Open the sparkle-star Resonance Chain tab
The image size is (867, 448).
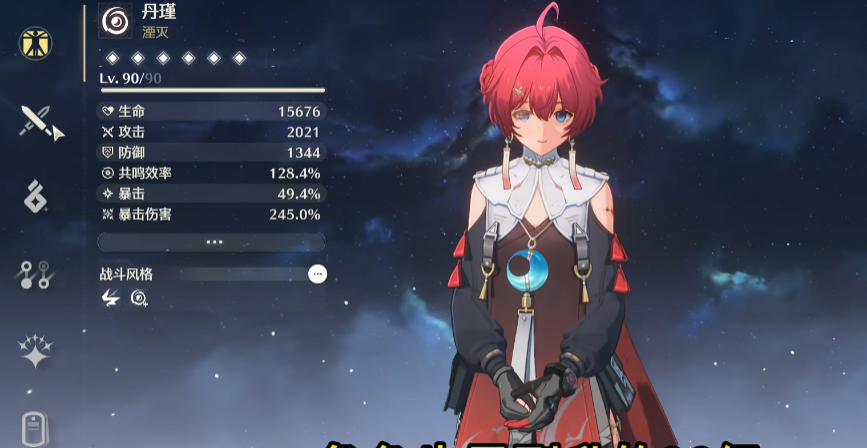(x=36, y=351)
